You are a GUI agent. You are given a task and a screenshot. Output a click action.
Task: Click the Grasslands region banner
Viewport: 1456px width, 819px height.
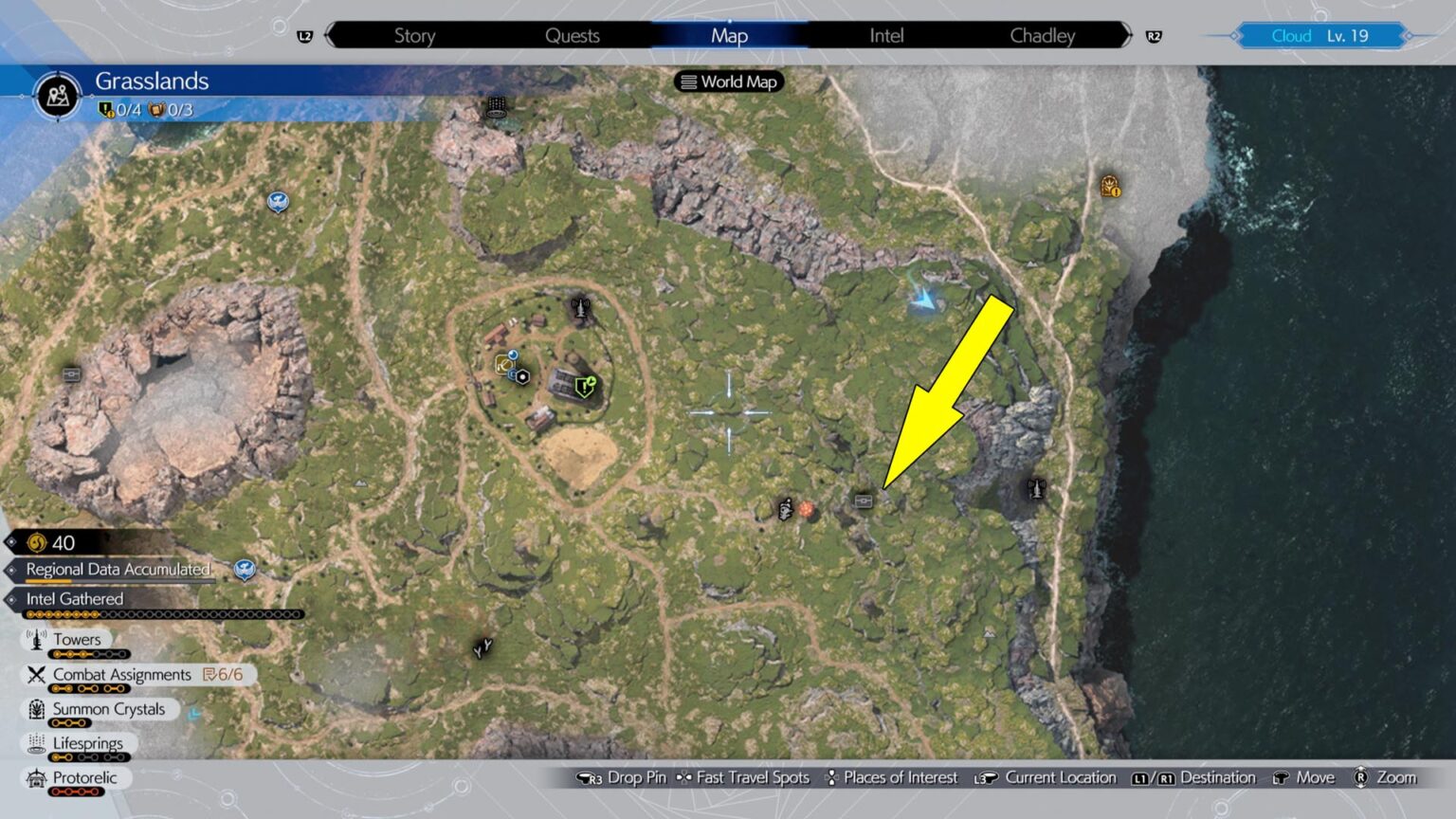click(x=152, y=81)
